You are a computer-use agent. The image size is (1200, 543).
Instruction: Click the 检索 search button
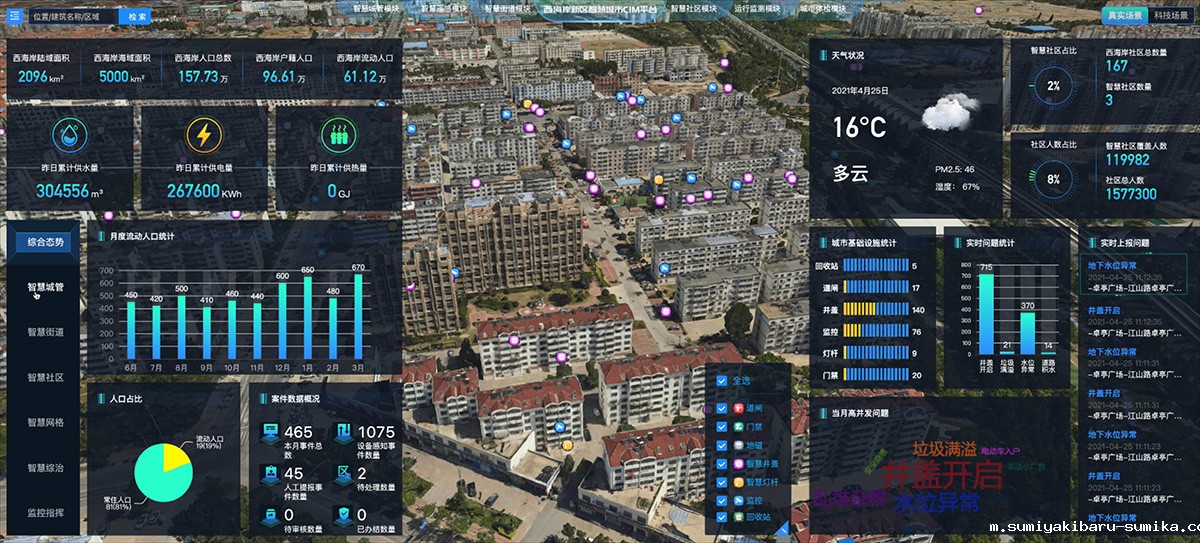(138, 16)
